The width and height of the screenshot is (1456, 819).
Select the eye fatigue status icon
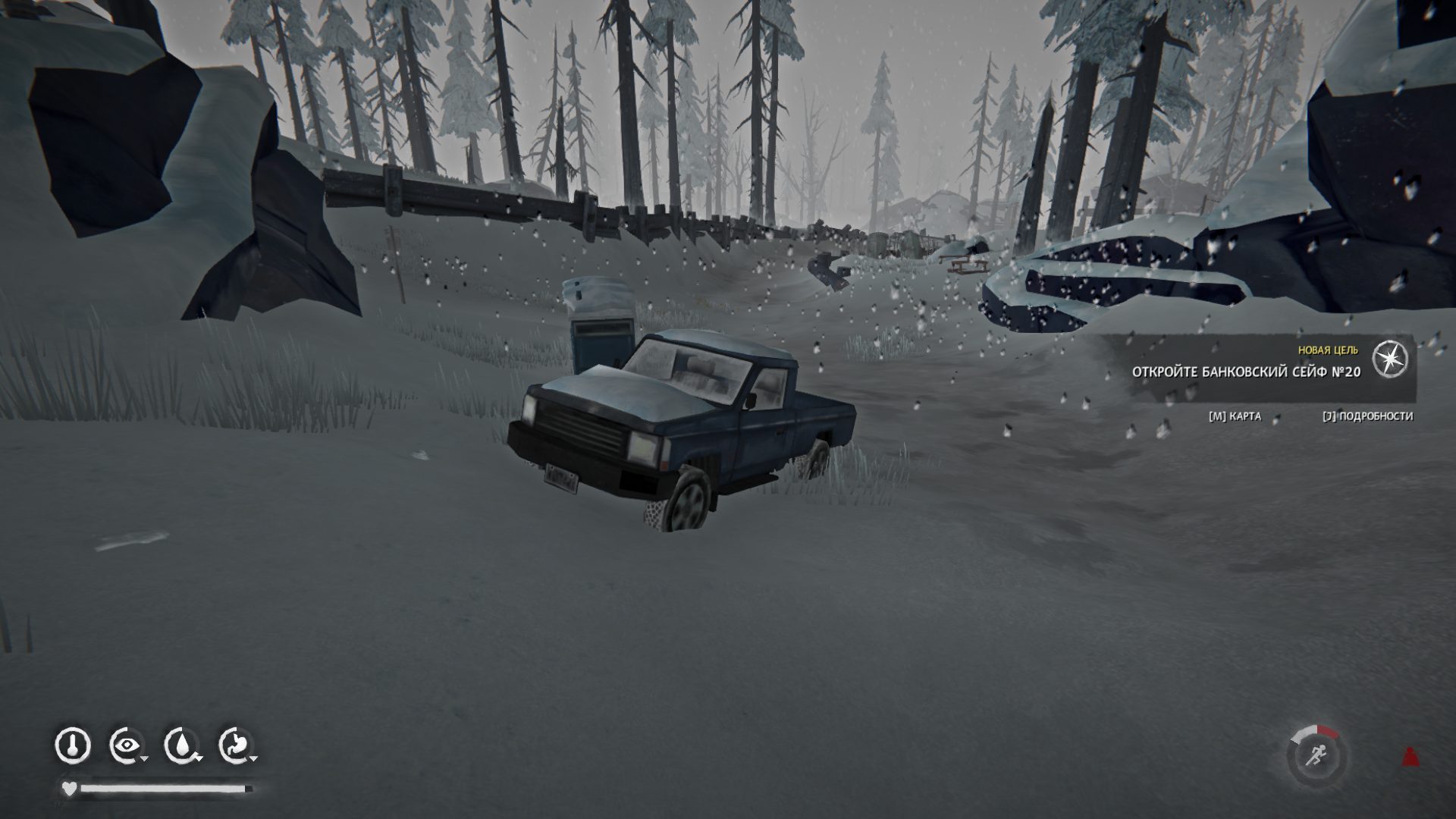pos(126,746)
